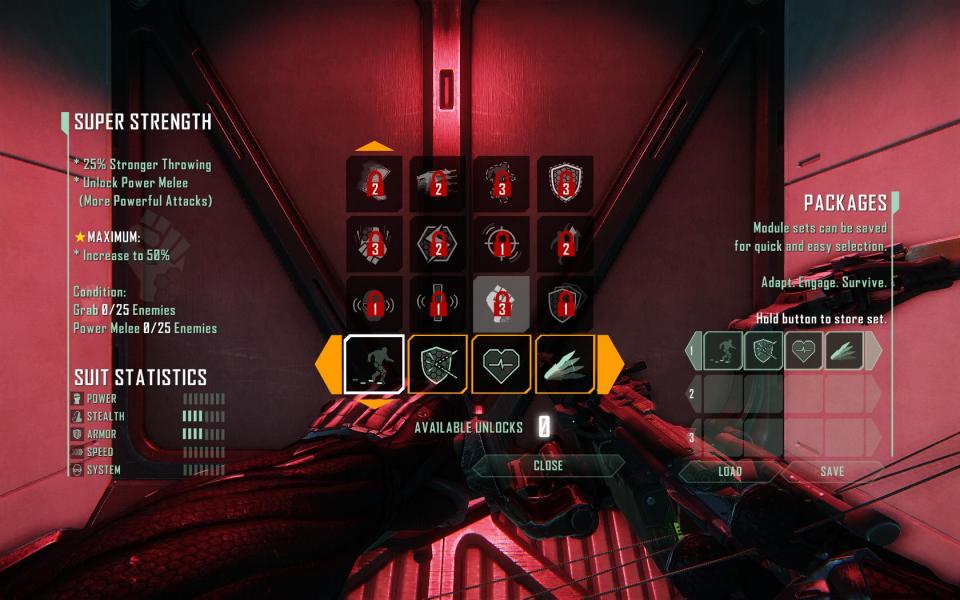Select the locked gear-edged shield module
960x600 pixels.
click(x=565, y=184)
